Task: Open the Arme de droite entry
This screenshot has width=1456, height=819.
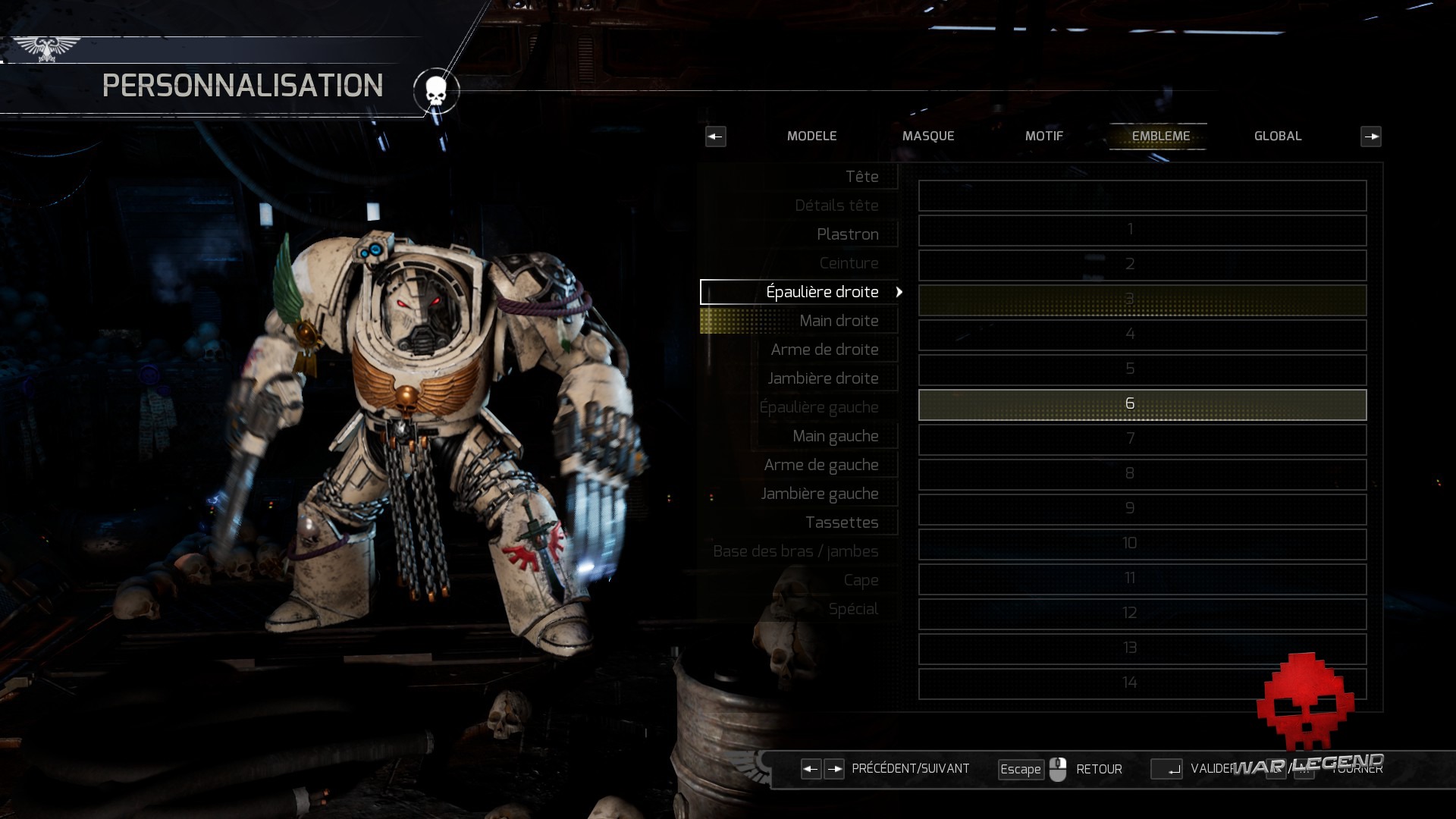Action: click(x=824, y=350)
